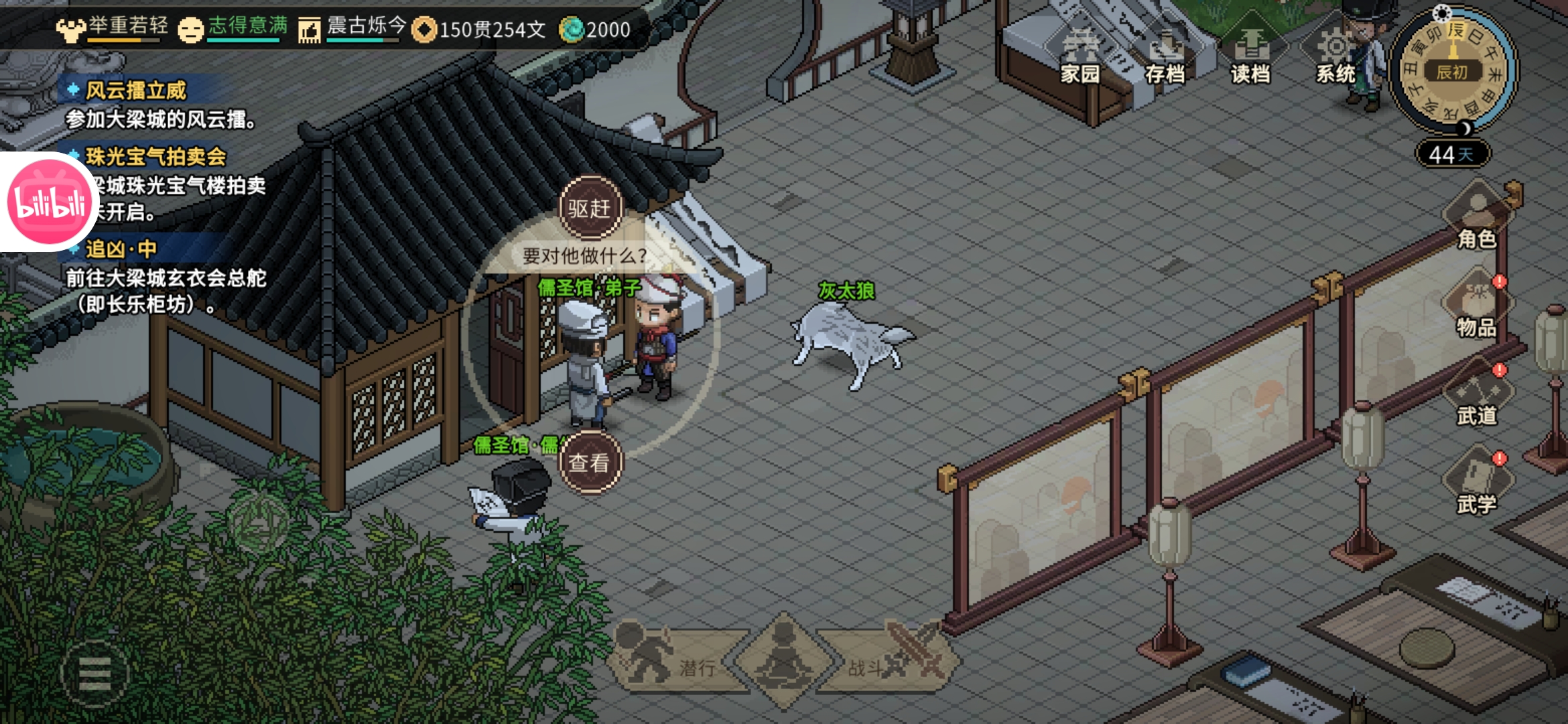Select the 追凶·中 quest entry
The height and width of the screenshot is (724, 1568).
121,249
